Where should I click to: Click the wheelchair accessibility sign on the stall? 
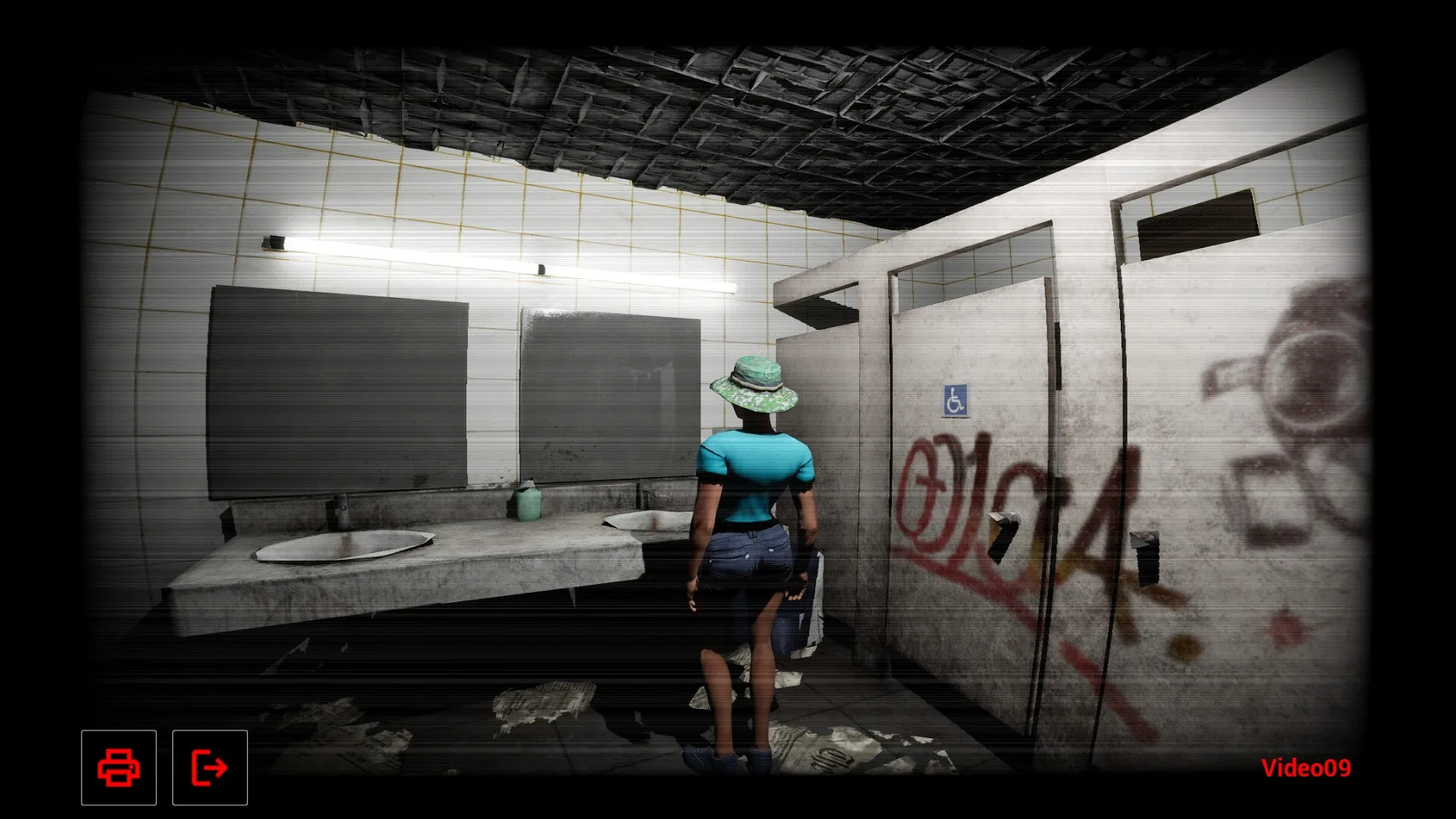click(954, 400)
